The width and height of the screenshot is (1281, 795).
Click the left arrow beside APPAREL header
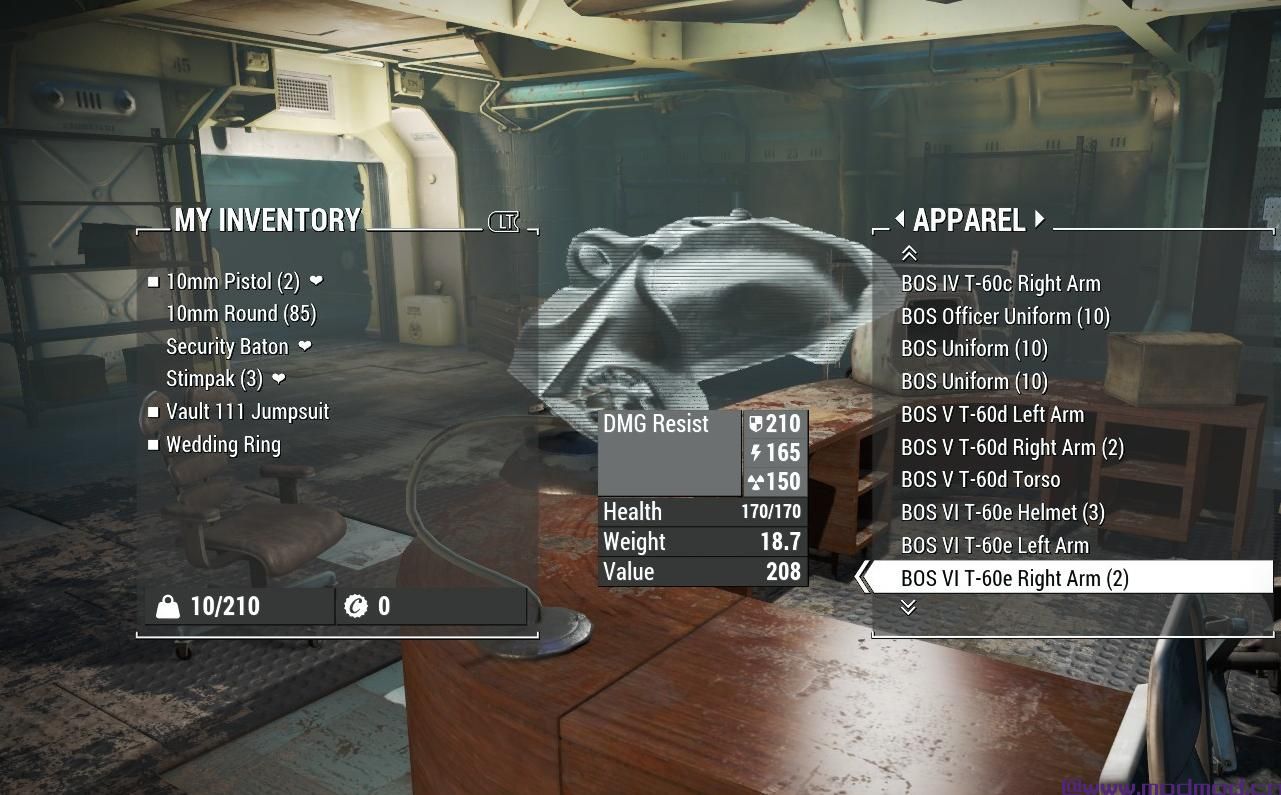(x=898, y=221)
